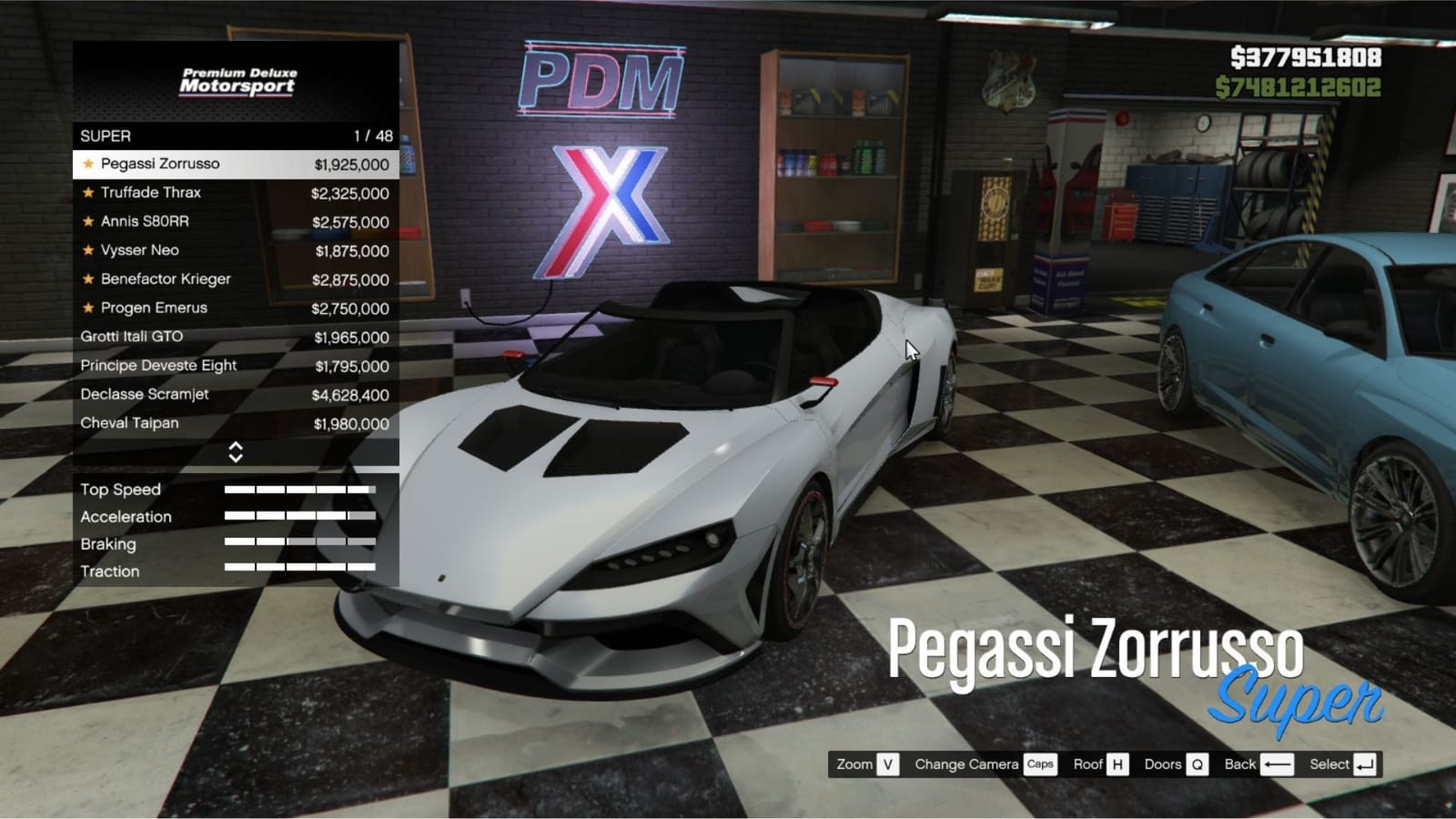Toggle the Roof with the H prompt
Screen dimensions: 1456x819
(1117, 764)
